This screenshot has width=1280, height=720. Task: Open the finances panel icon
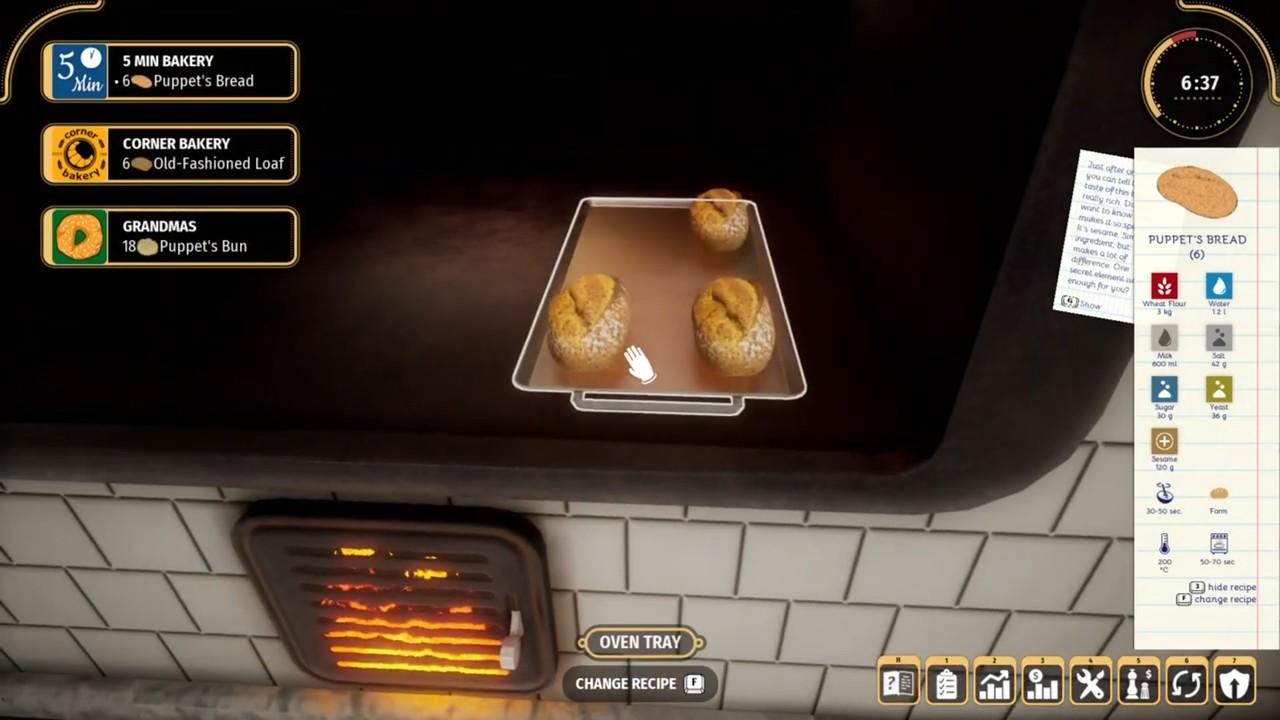(x=1043, y=681)
